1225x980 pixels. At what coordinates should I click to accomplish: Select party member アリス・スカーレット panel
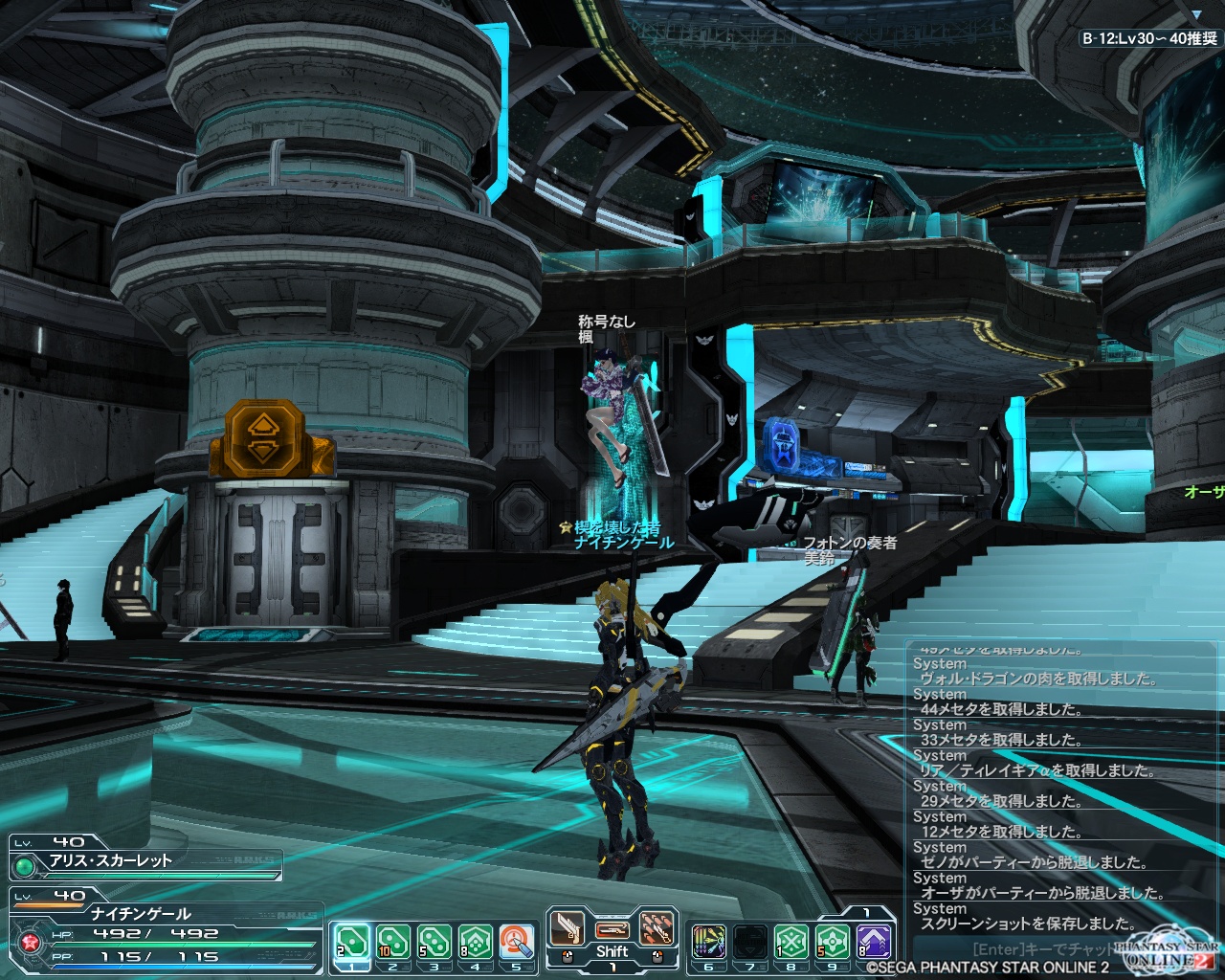(x=145, y=857)
